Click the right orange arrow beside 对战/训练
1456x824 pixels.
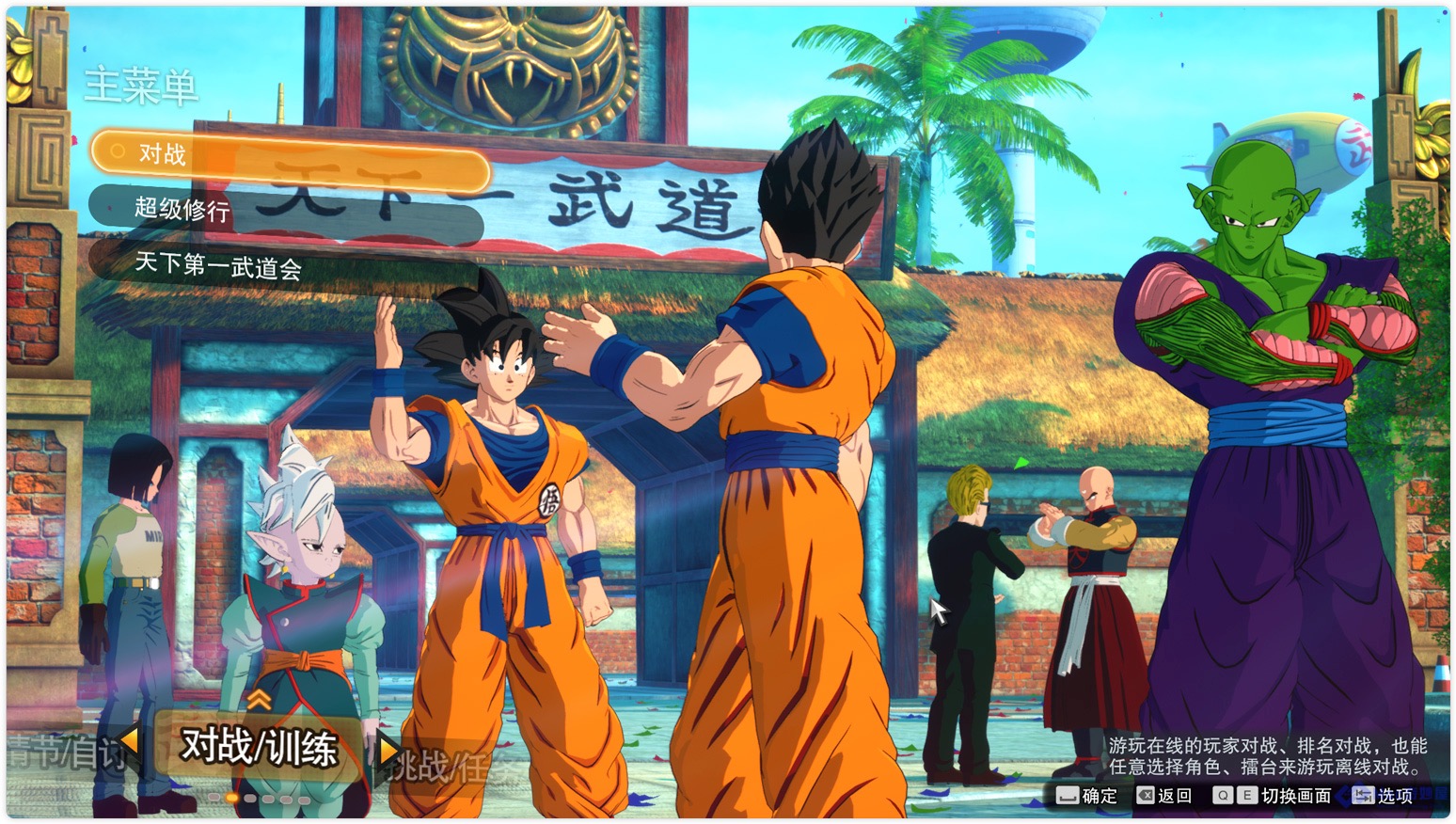[388, 750]
